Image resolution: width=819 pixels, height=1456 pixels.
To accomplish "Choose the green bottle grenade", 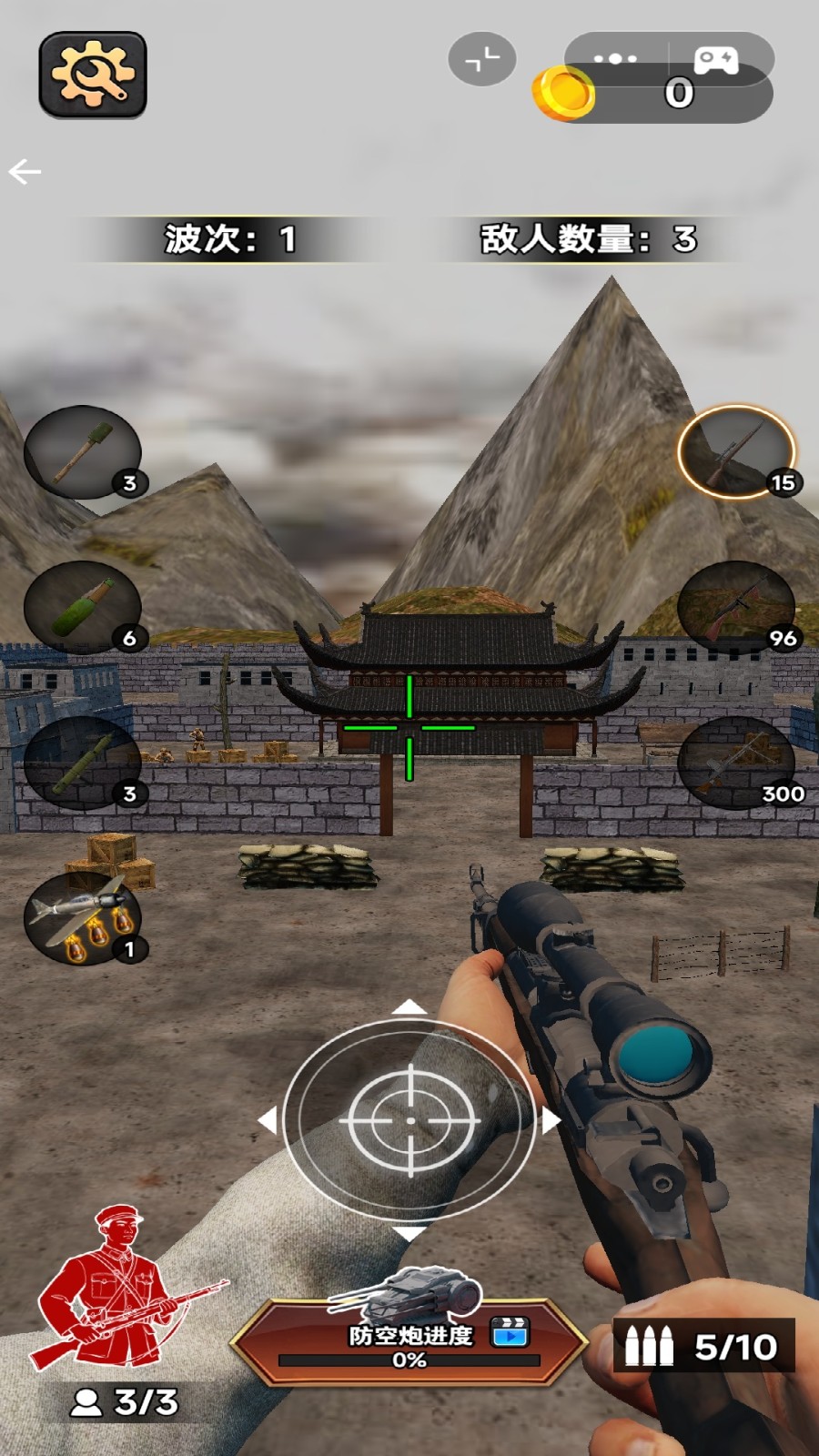I will (x=83, y=608).
